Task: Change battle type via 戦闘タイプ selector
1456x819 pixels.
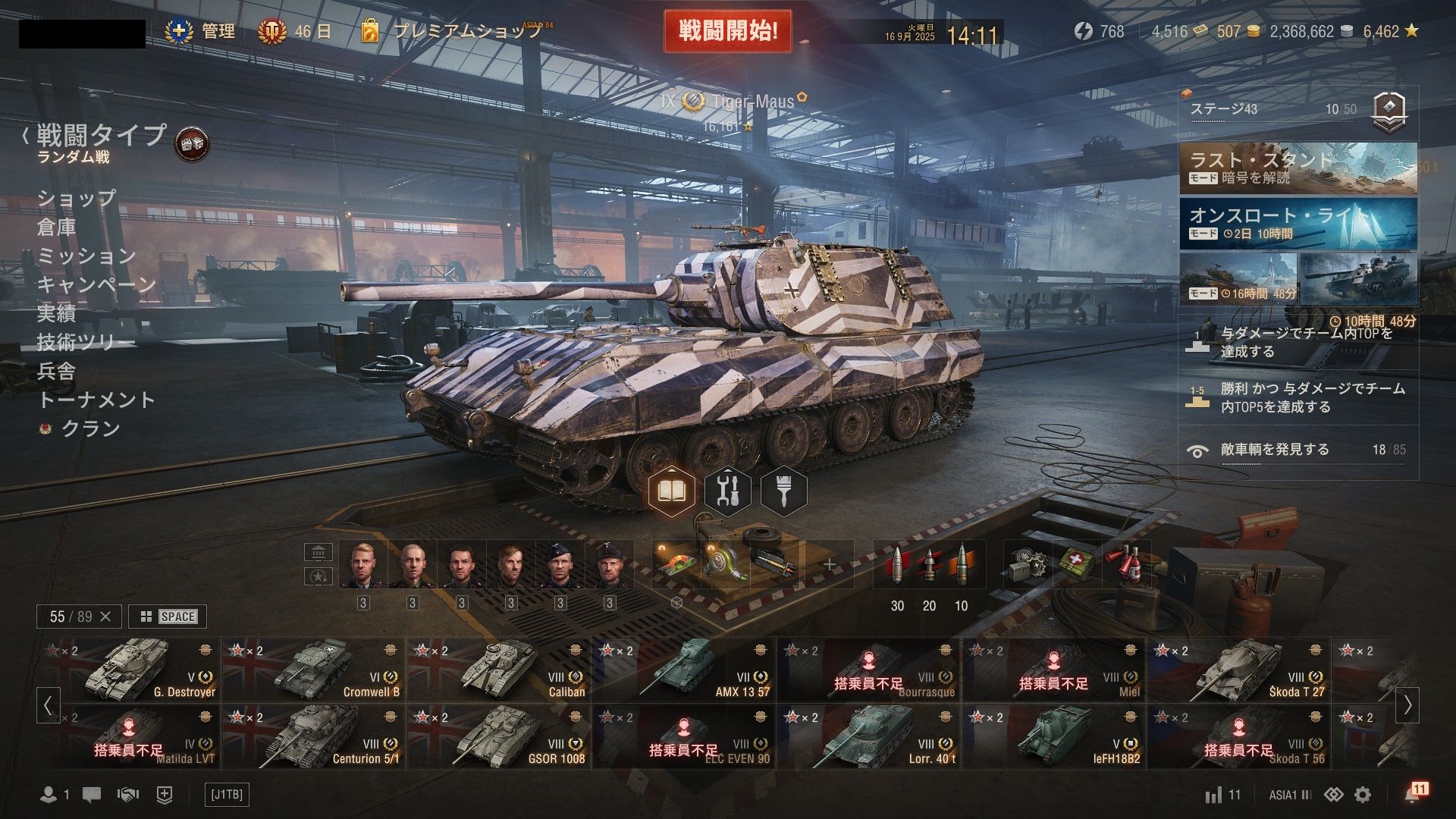Action: pos(101,135)
